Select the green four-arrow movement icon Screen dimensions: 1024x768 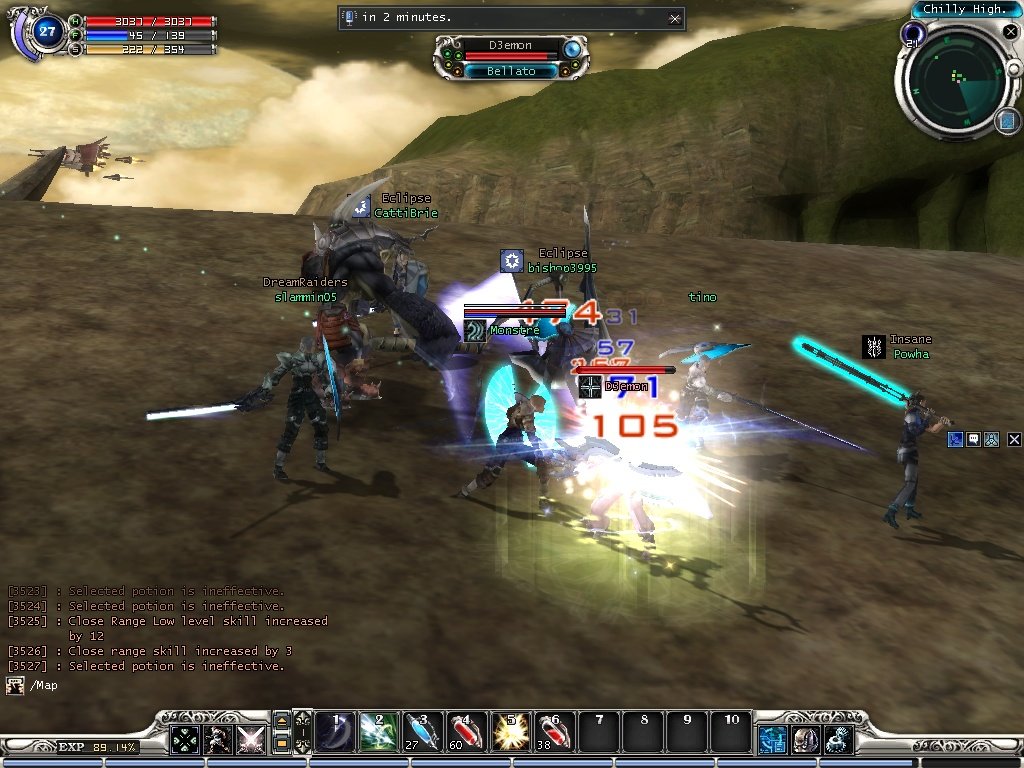pyautogui.click(x=184, y=740)
